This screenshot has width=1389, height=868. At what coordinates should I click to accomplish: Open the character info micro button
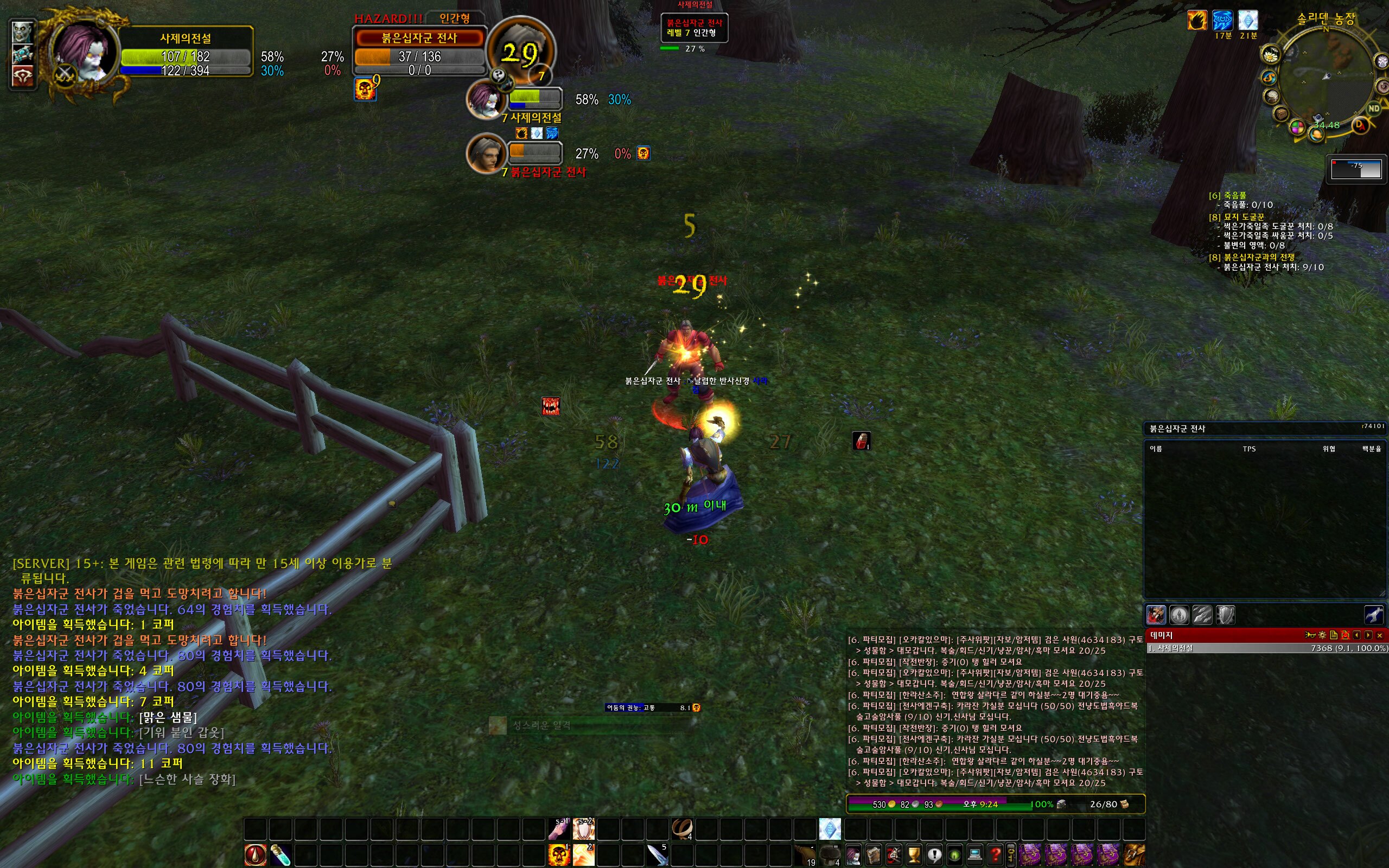(x=853, y=855)
